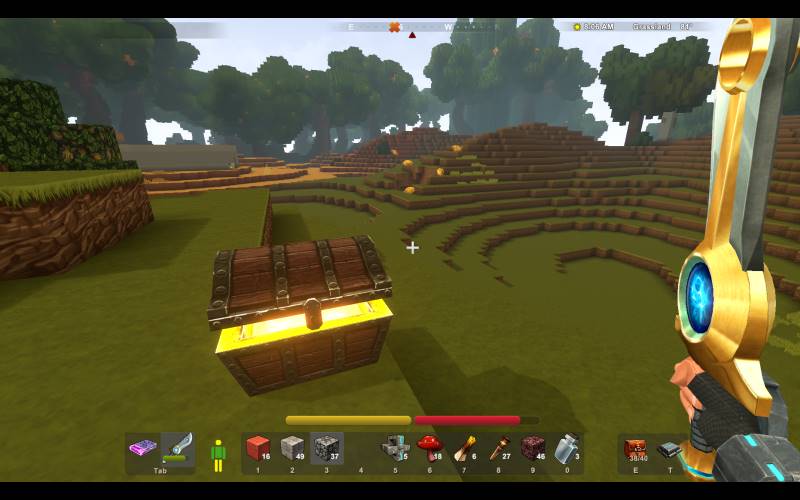Click the equipped blade tool icon
800x500 pixels.
pyautogui.click(x=177, y=446)
